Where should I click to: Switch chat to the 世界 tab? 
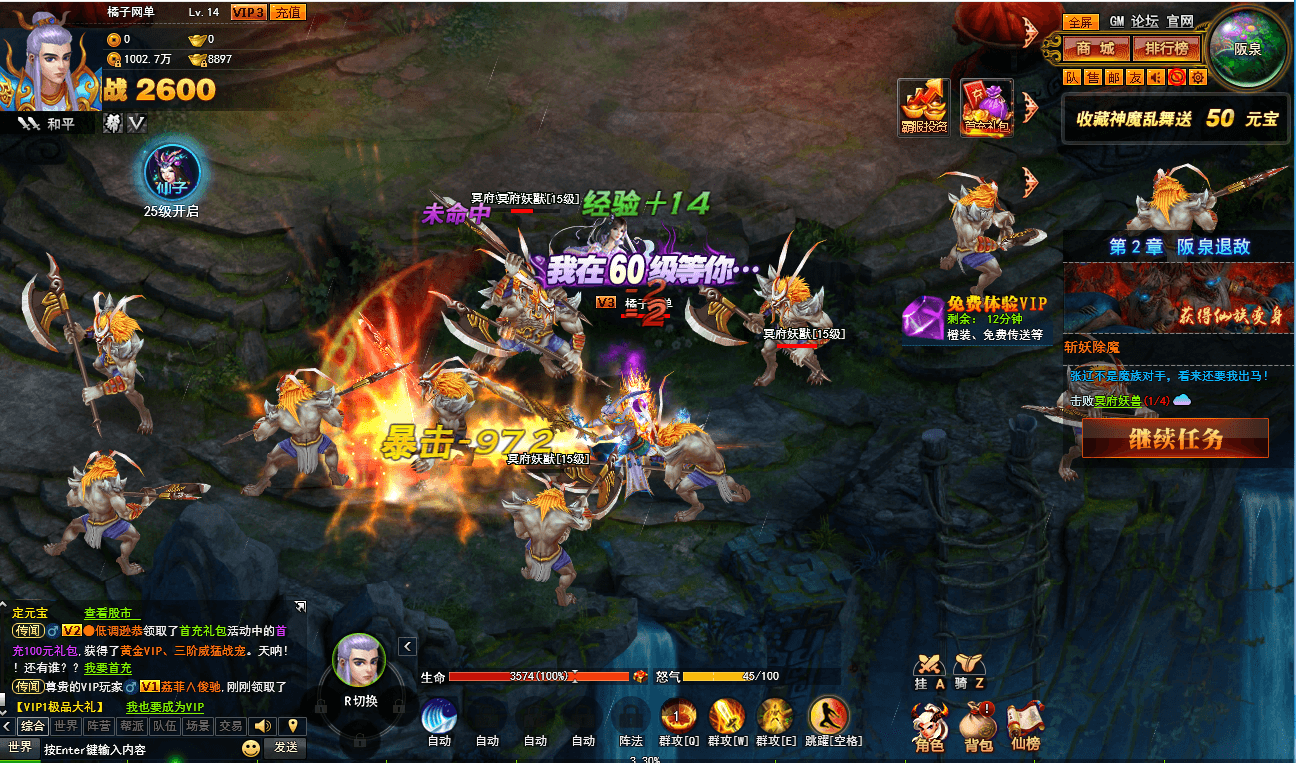pos(67,726)
